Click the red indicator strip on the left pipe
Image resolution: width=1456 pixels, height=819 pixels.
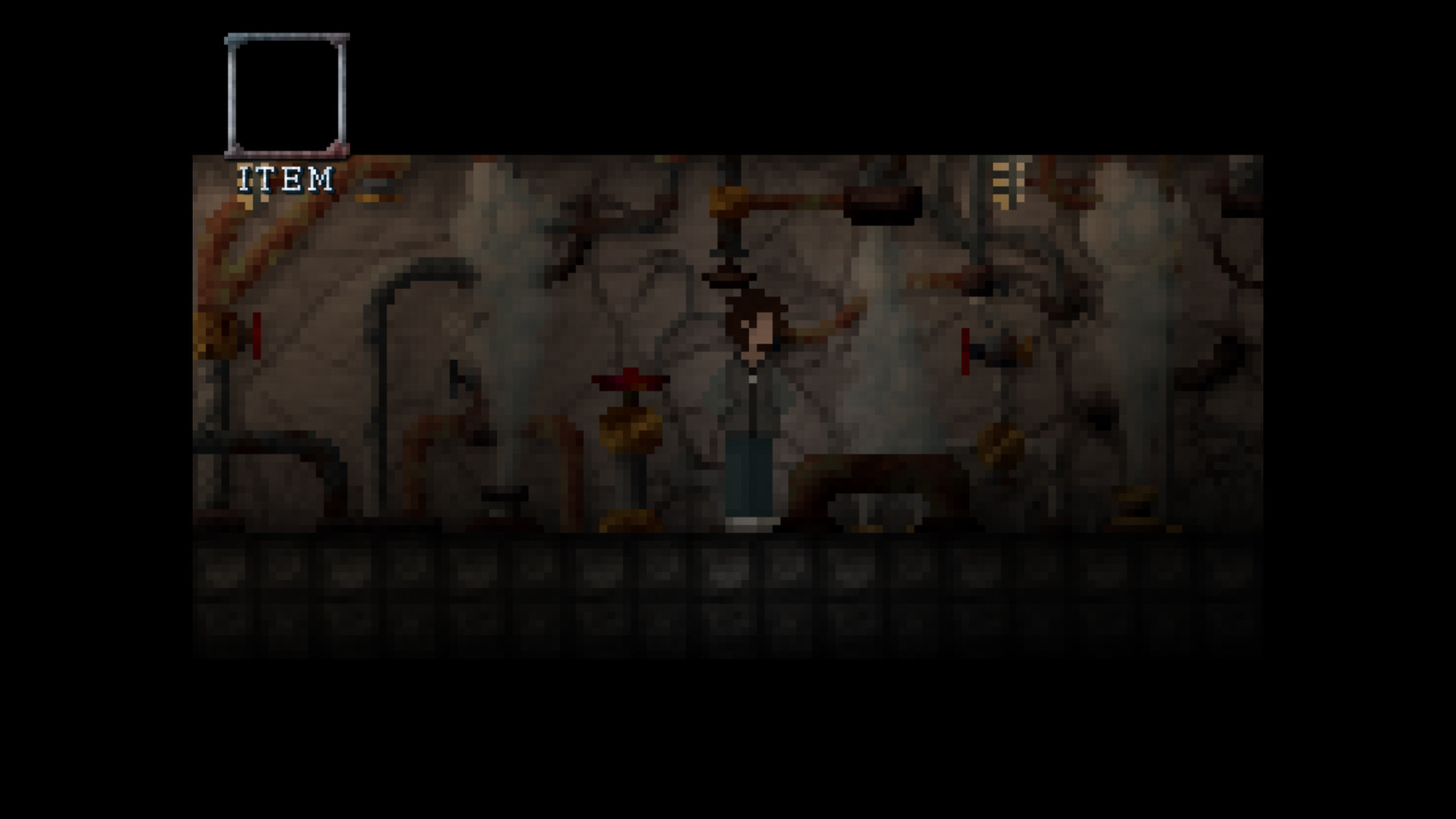(256, 334)
